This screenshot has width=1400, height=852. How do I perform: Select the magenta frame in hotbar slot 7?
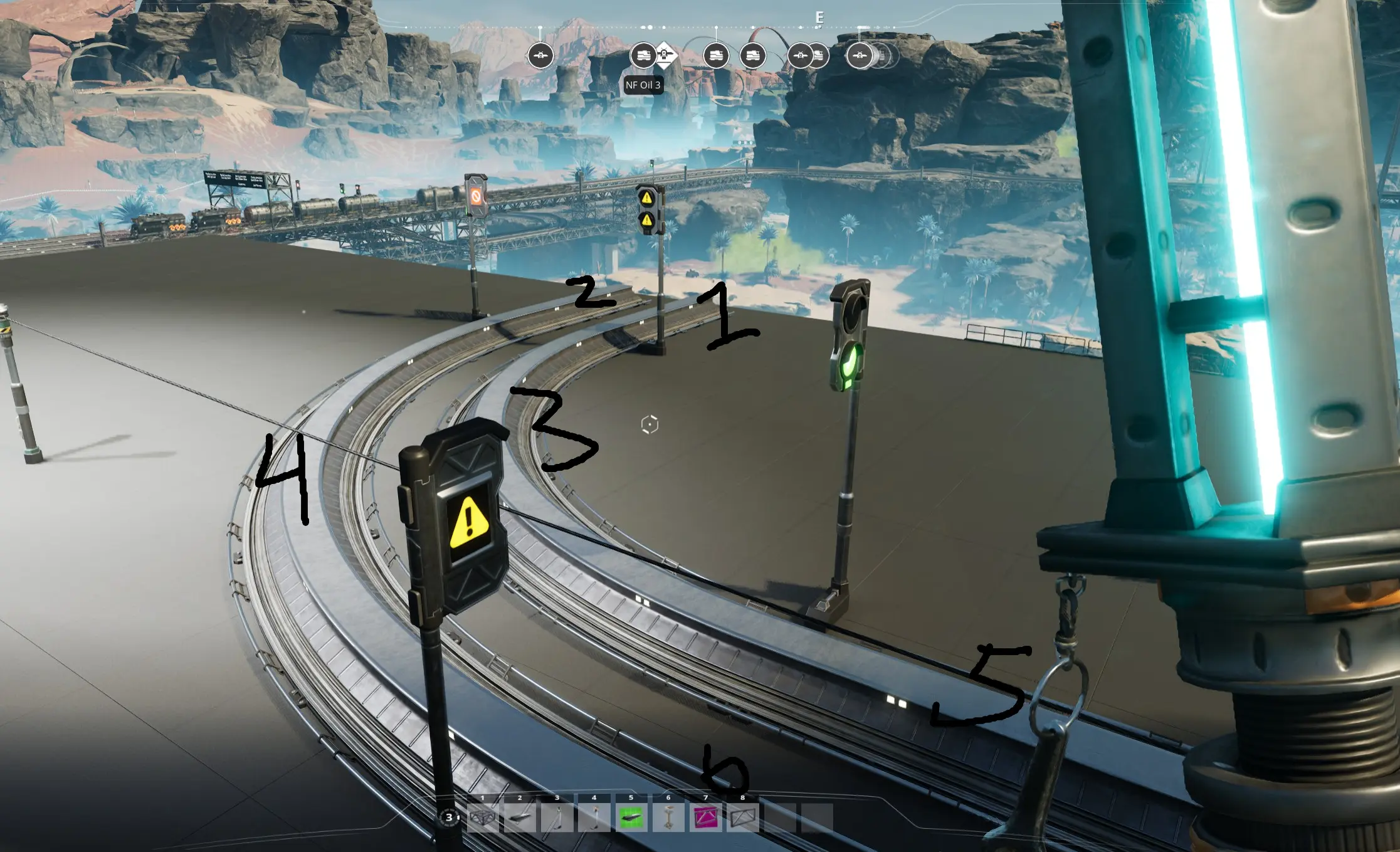pos(705,818)
